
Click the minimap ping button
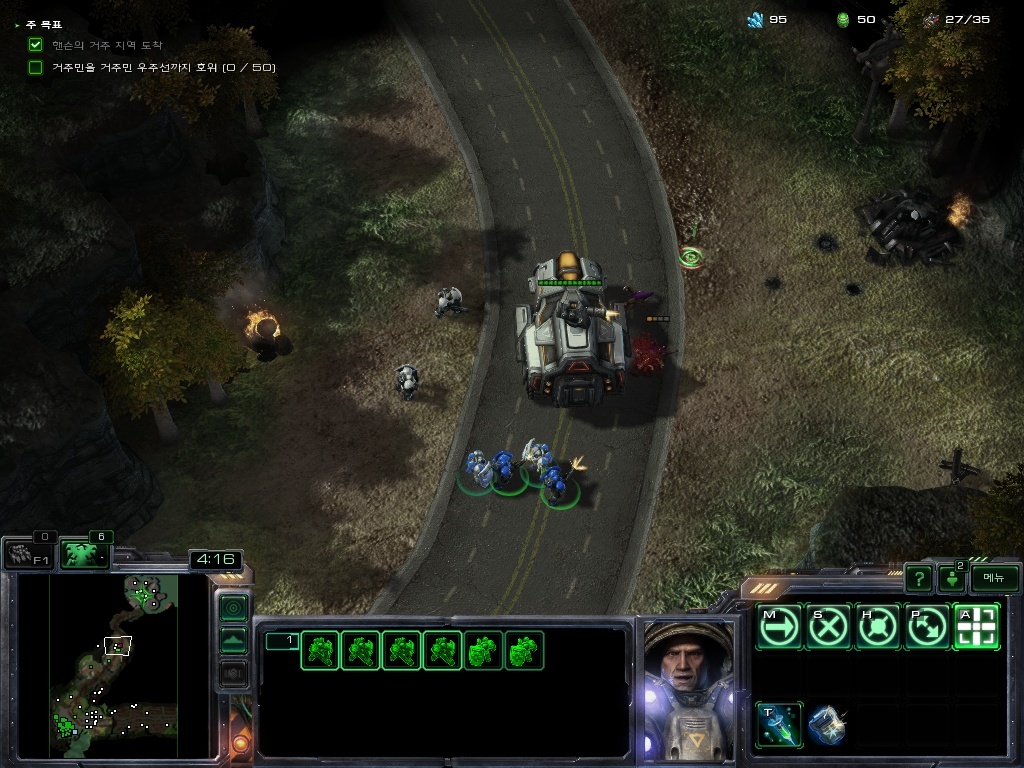233,608
